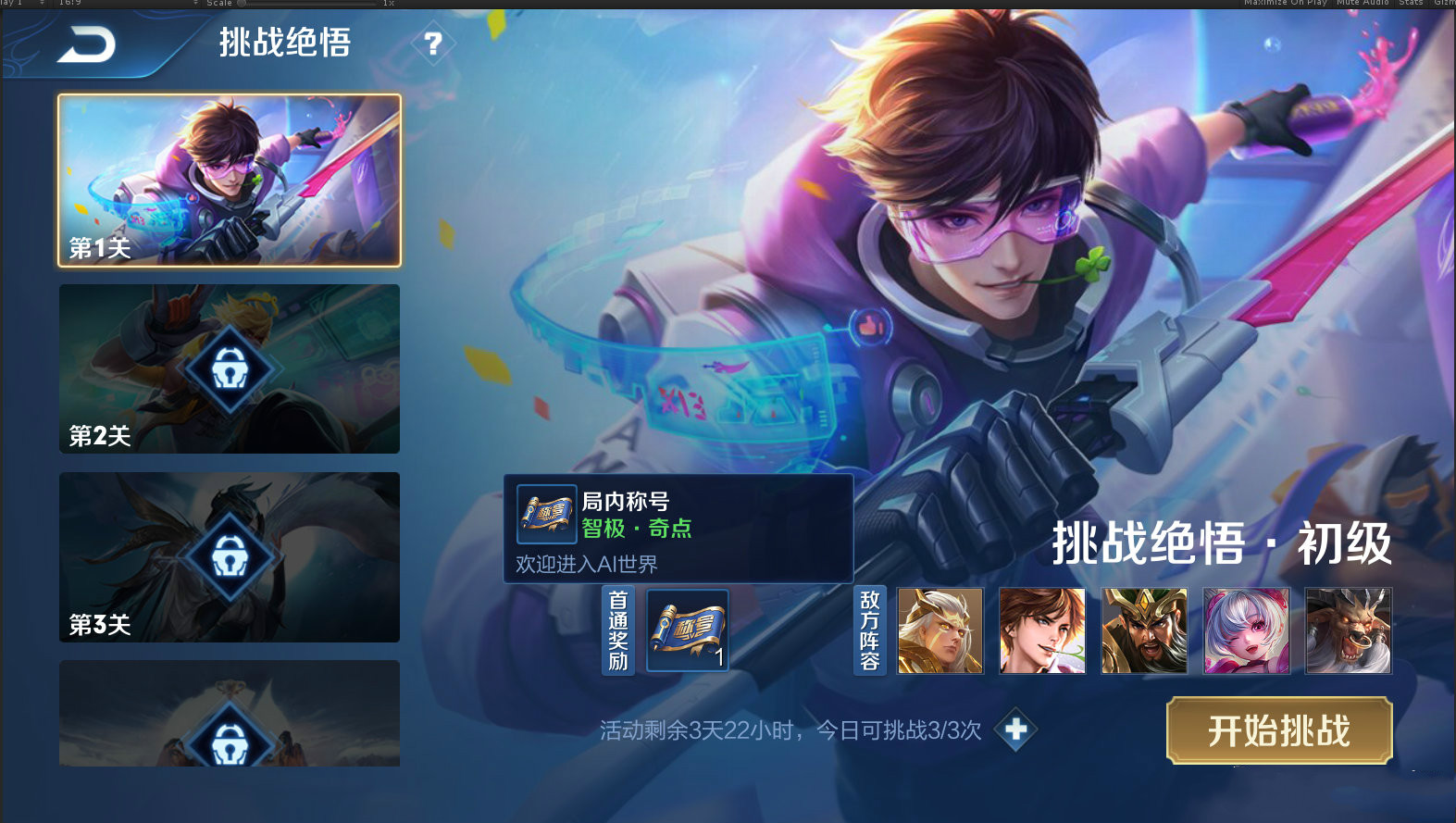Select the pink-haired hero portrait in enemy lineup
1456x823 pixels.
coord(1245,630)
